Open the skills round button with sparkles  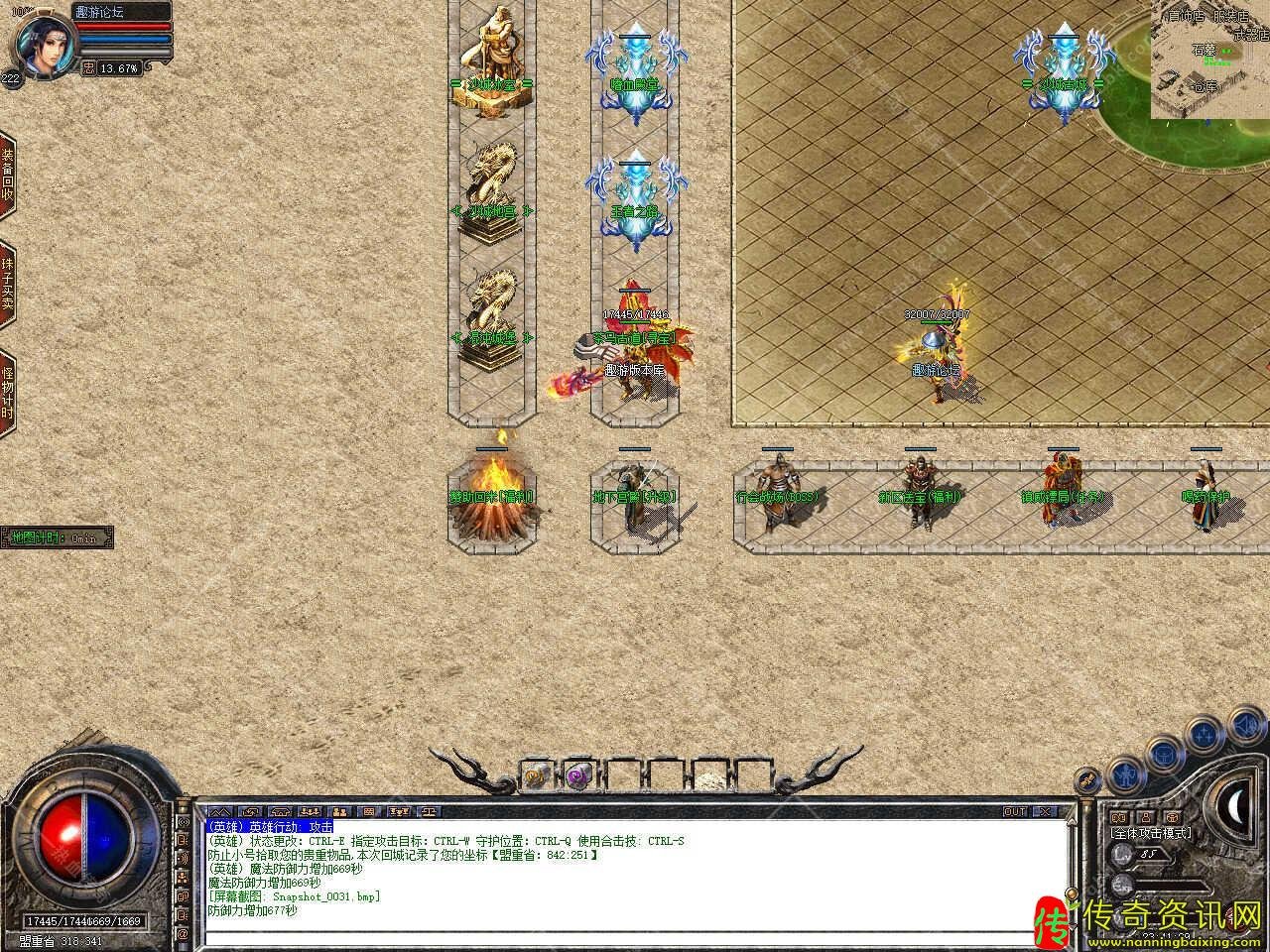tap(1205, 736)
